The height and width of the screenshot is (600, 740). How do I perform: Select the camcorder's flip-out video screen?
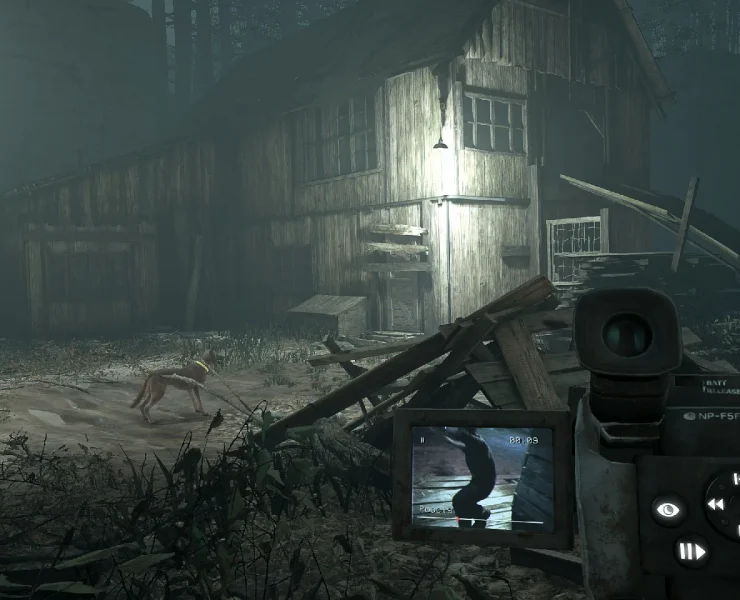coord(482,475)
